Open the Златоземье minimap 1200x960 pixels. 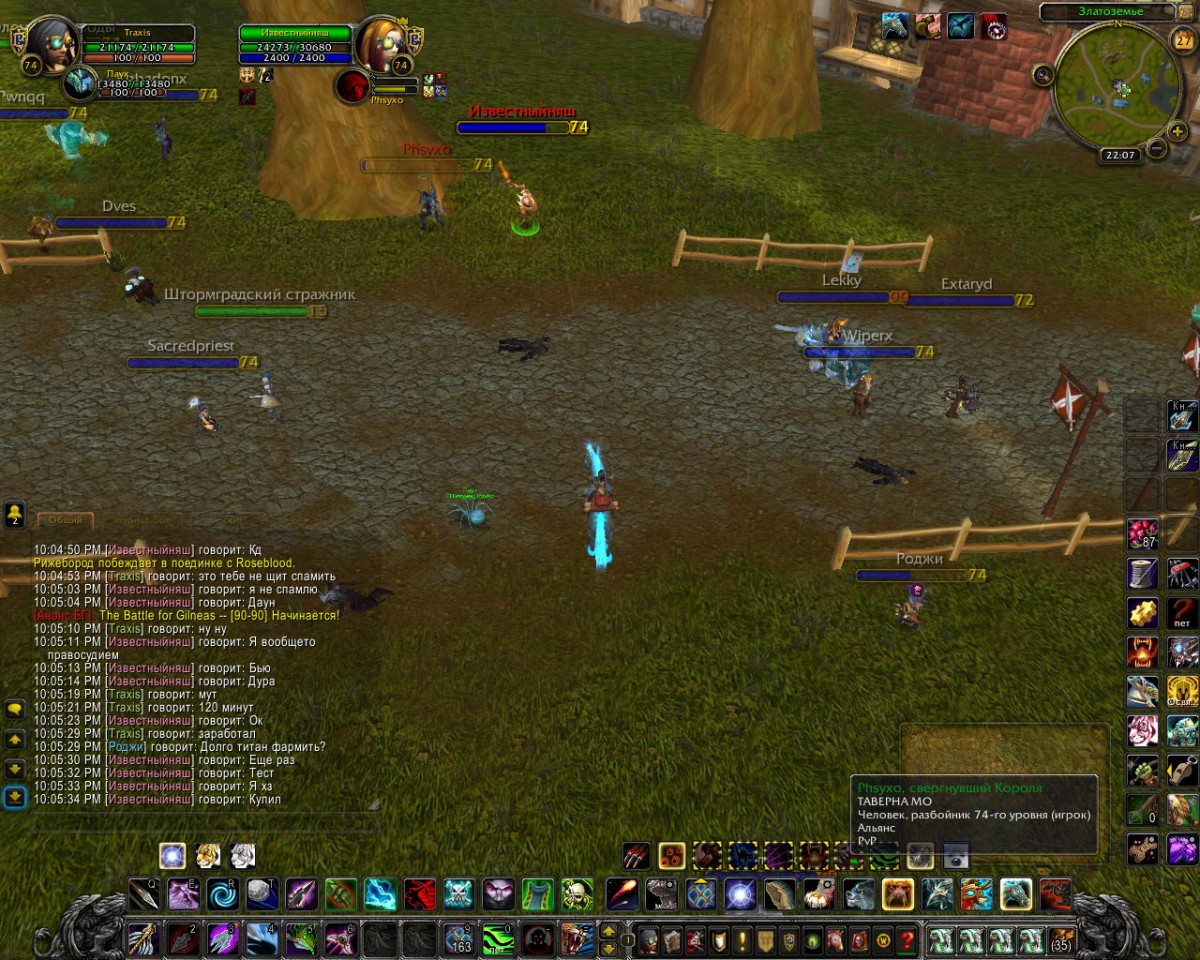(1118, 87)
